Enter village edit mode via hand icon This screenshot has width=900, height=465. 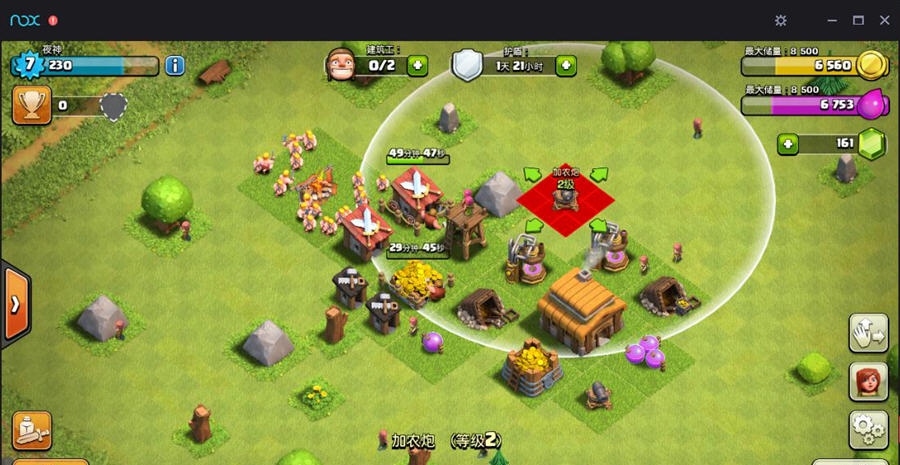(868, 333)
